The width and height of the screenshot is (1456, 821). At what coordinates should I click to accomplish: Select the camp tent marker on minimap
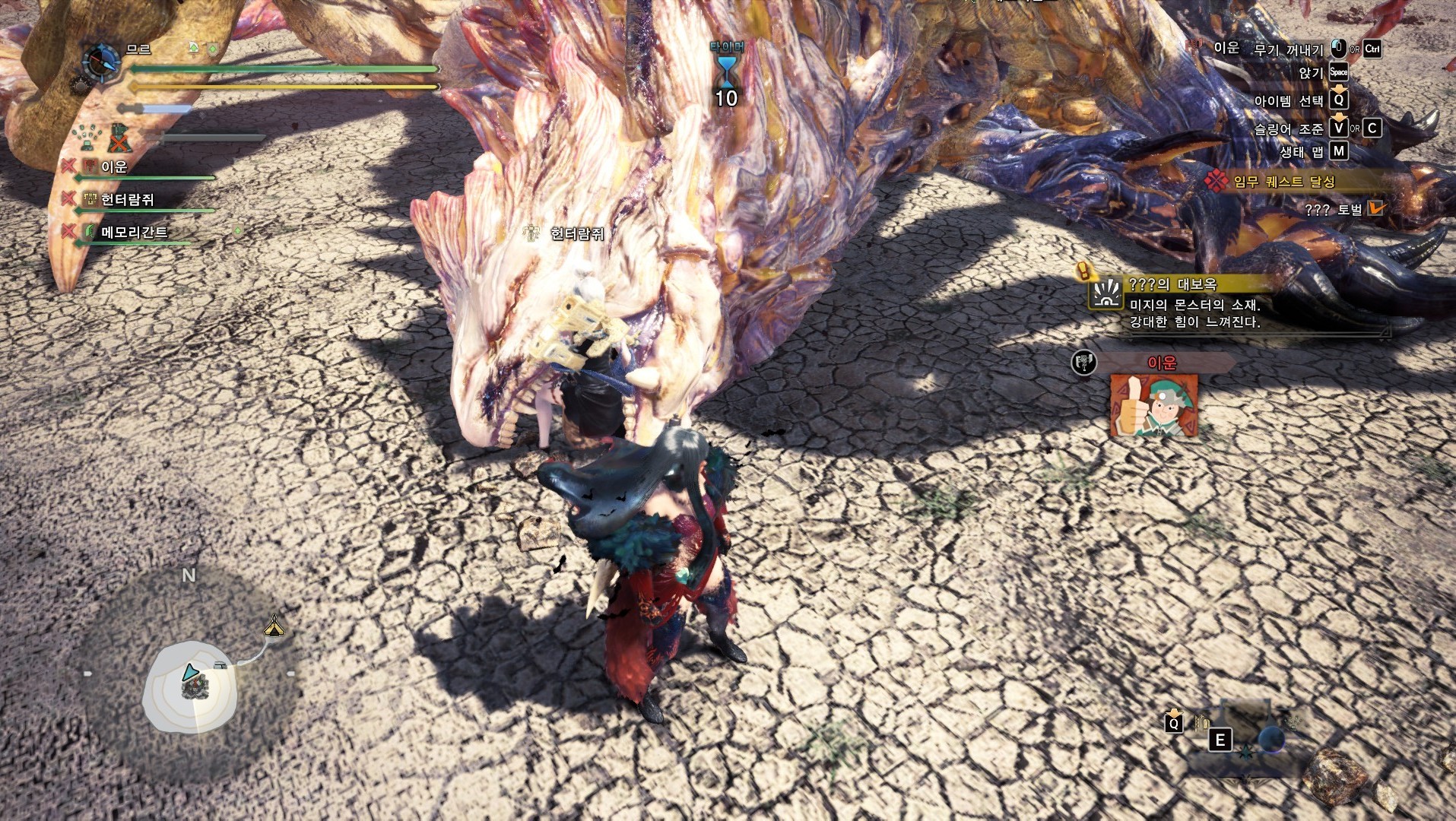274,626
